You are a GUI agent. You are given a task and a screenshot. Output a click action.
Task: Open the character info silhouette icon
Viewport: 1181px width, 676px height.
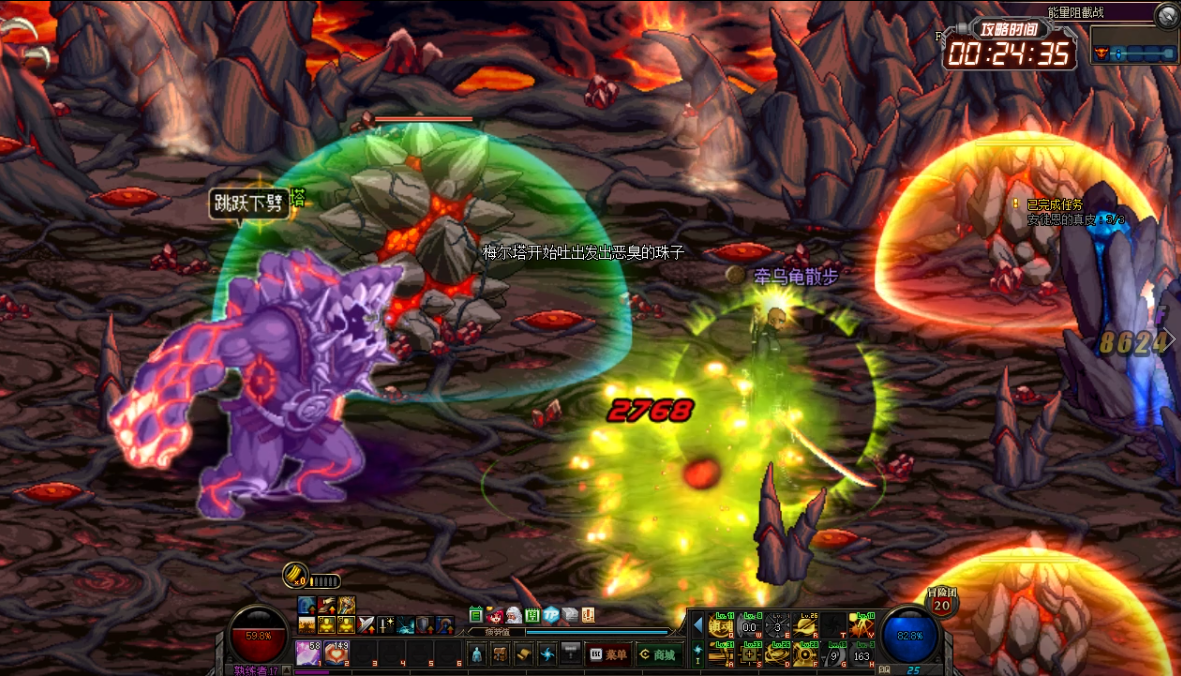[477, 654]
